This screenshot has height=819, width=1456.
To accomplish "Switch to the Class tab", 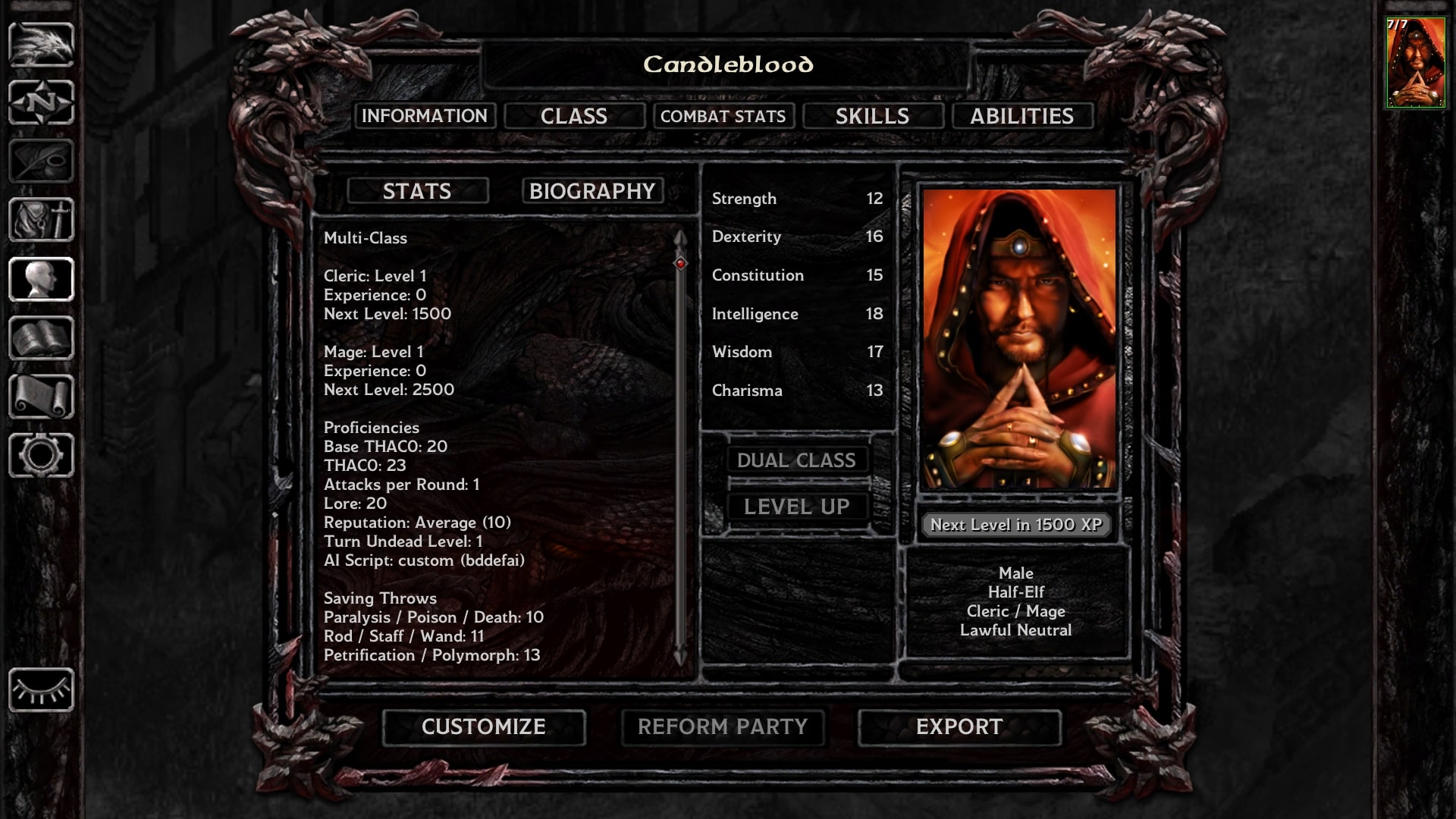I will click(574, 116).
